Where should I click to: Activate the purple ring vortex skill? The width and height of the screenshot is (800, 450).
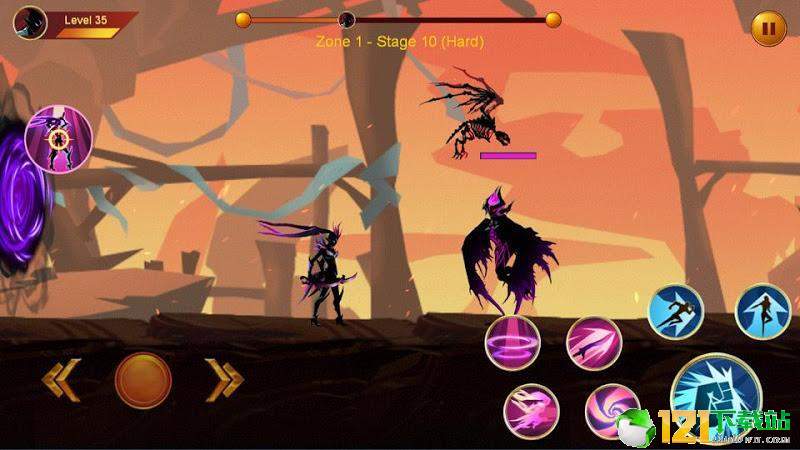(x=513, y=342)
